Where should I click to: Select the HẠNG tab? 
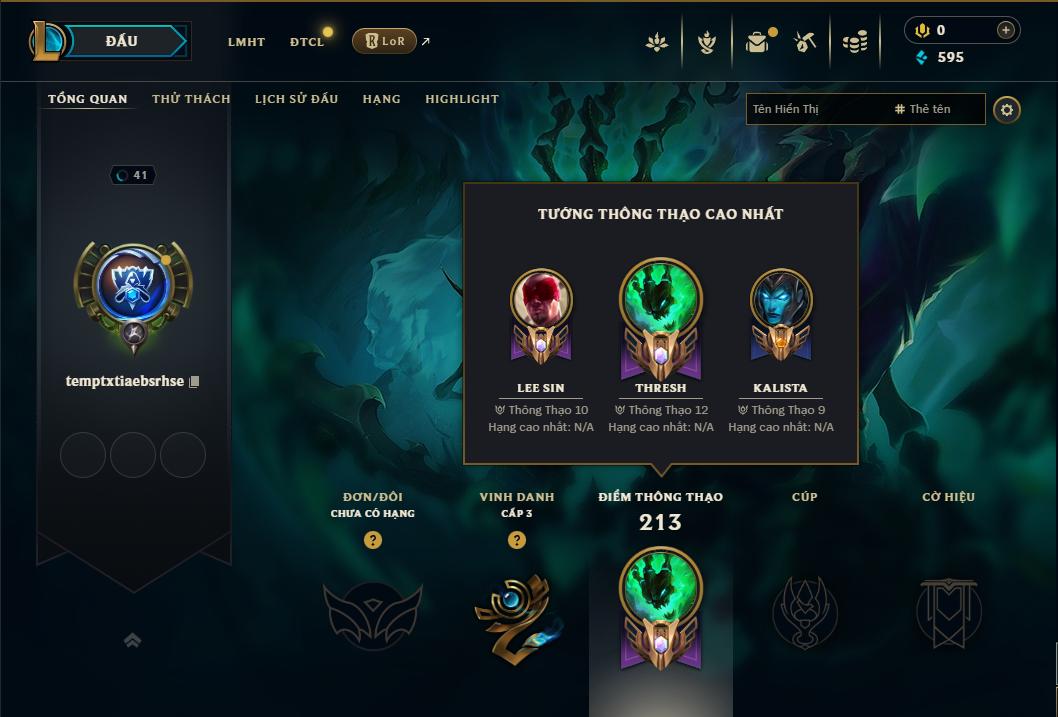(x=381, y=99)
